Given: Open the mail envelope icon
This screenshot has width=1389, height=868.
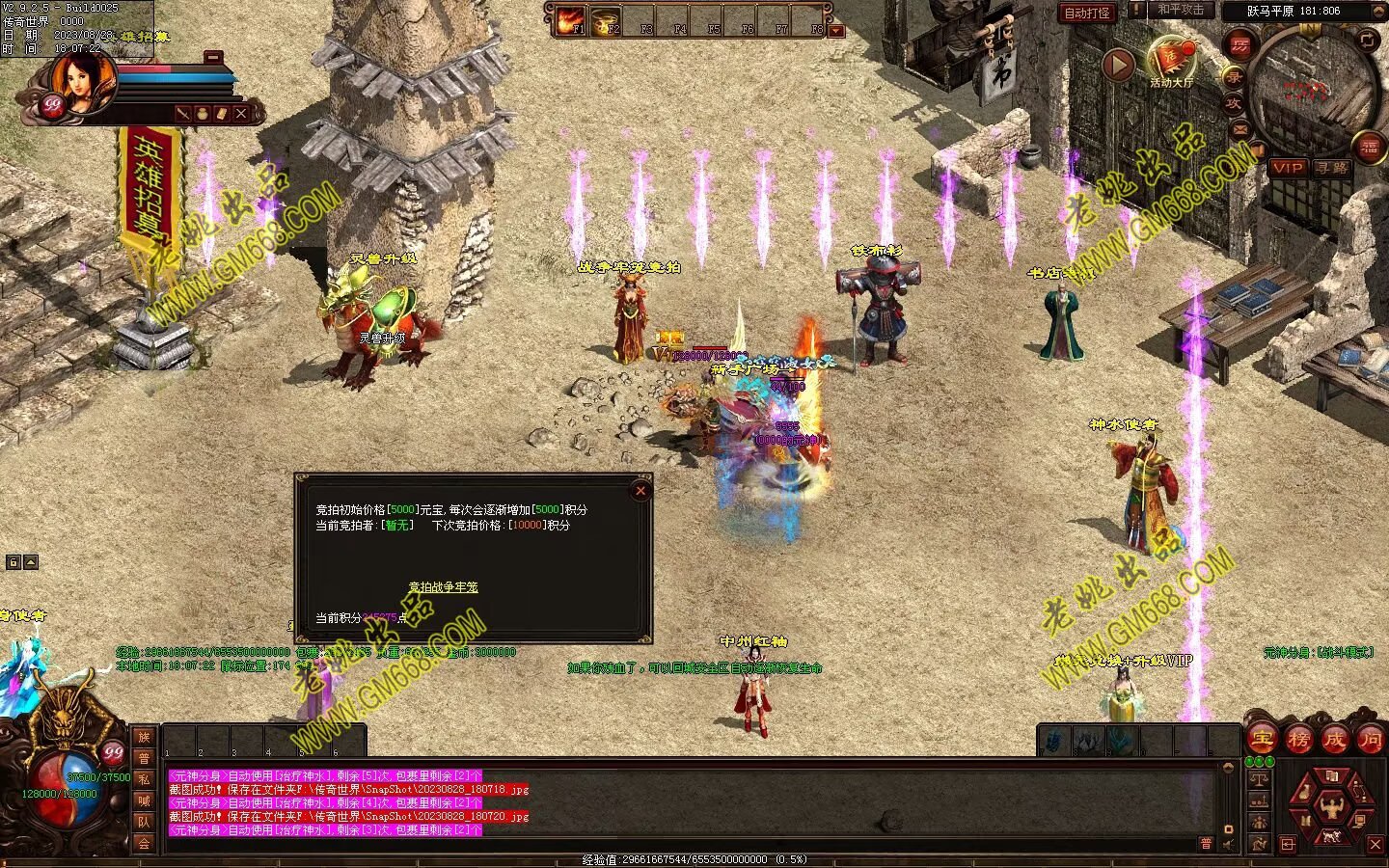Looking at the screenshot, I should [x=1240, y=129].
